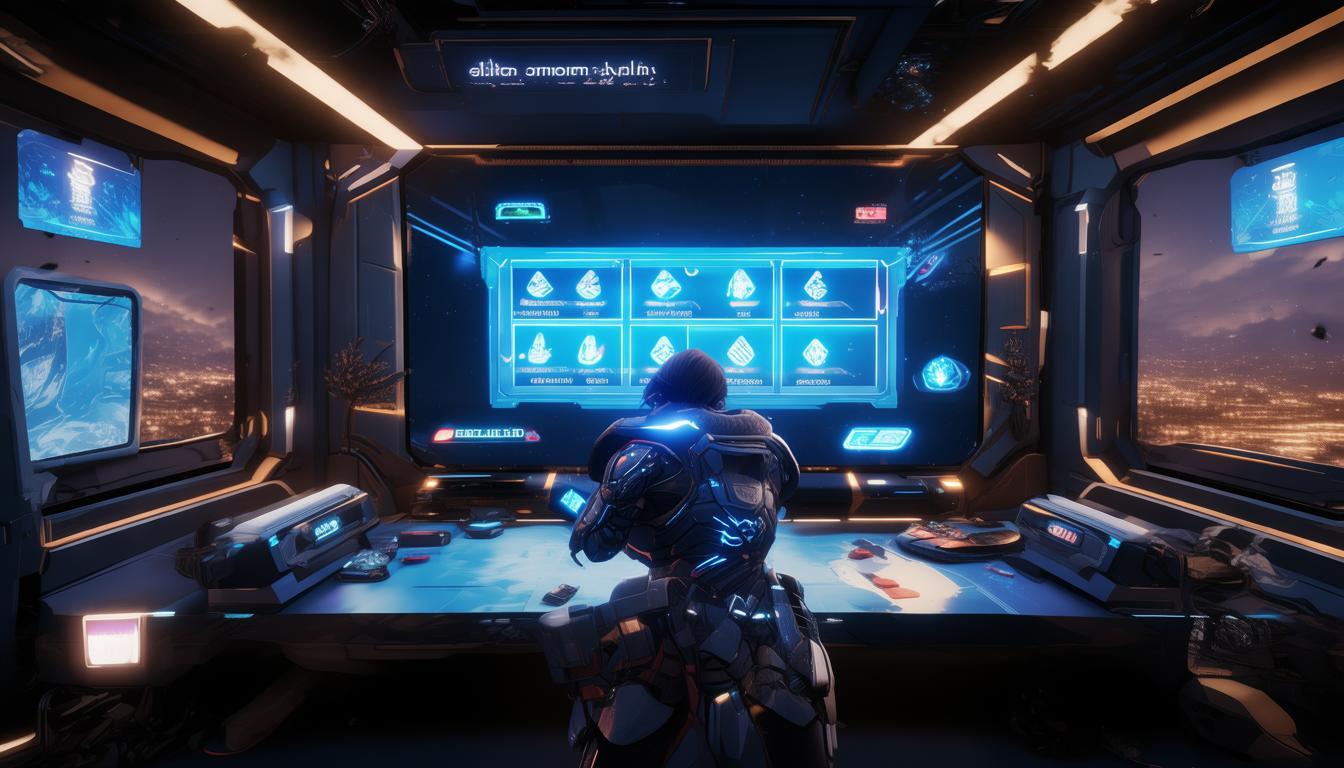Viewport: 1344px width, 768px height.
Task: Activate the cyan glowing button below the panel
Action: (876, 438)
